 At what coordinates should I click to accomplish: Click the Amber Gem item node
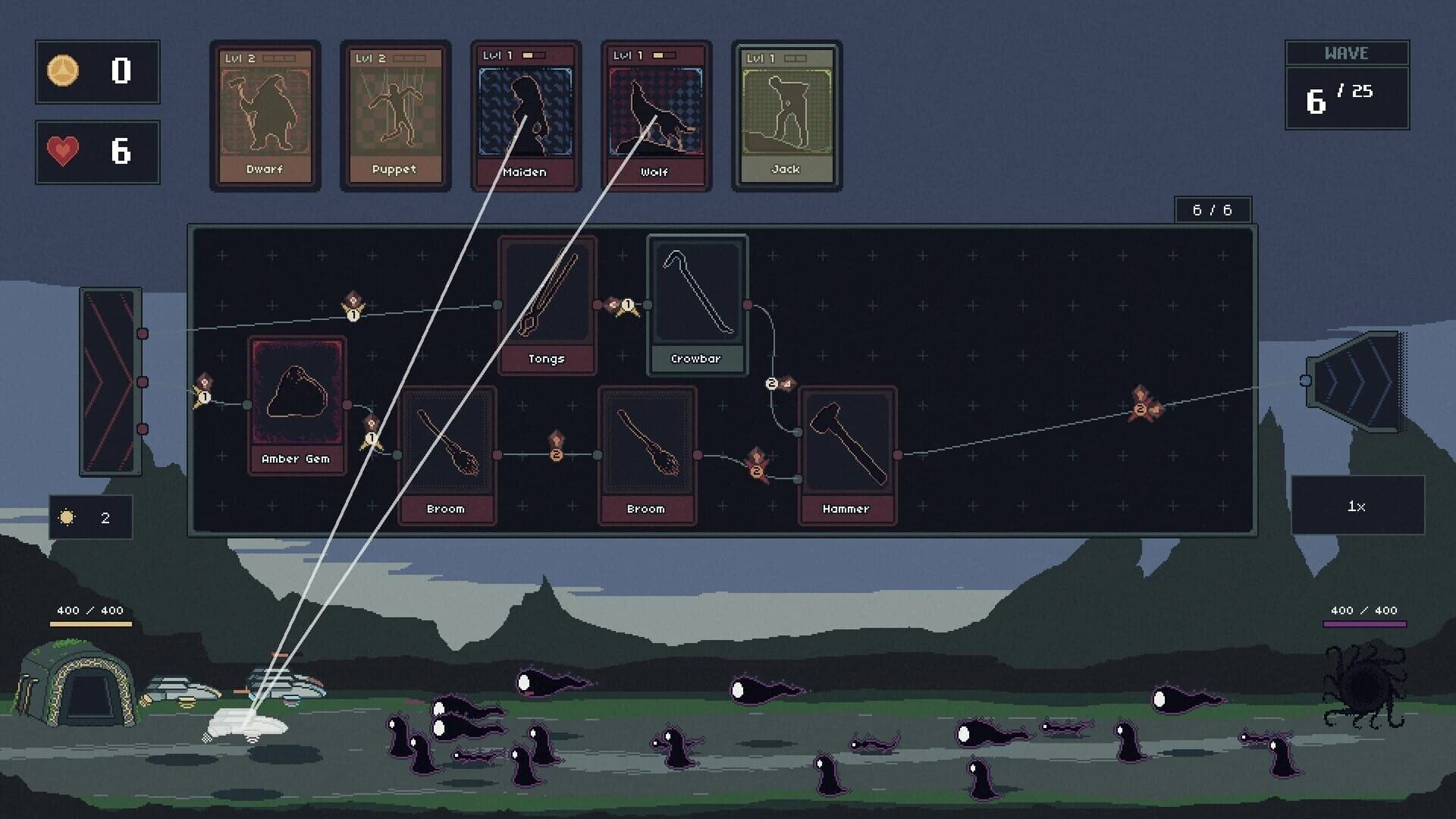(x=295, y=402)
